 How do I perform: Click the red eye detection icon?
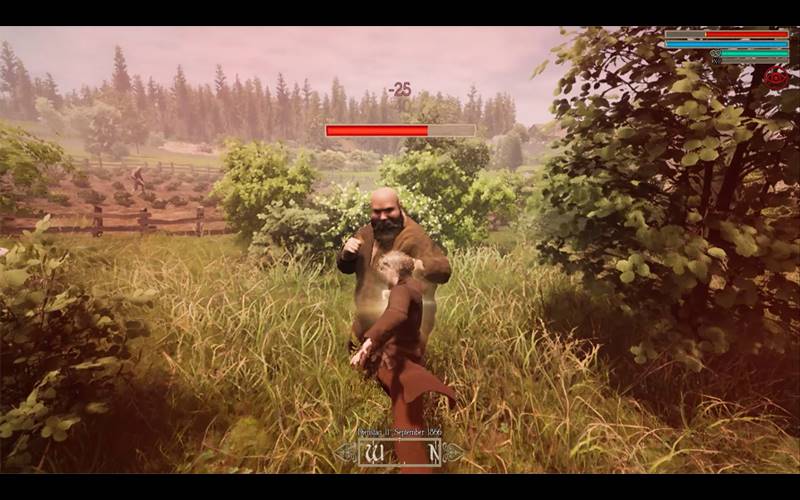click(x=776, y=77)
